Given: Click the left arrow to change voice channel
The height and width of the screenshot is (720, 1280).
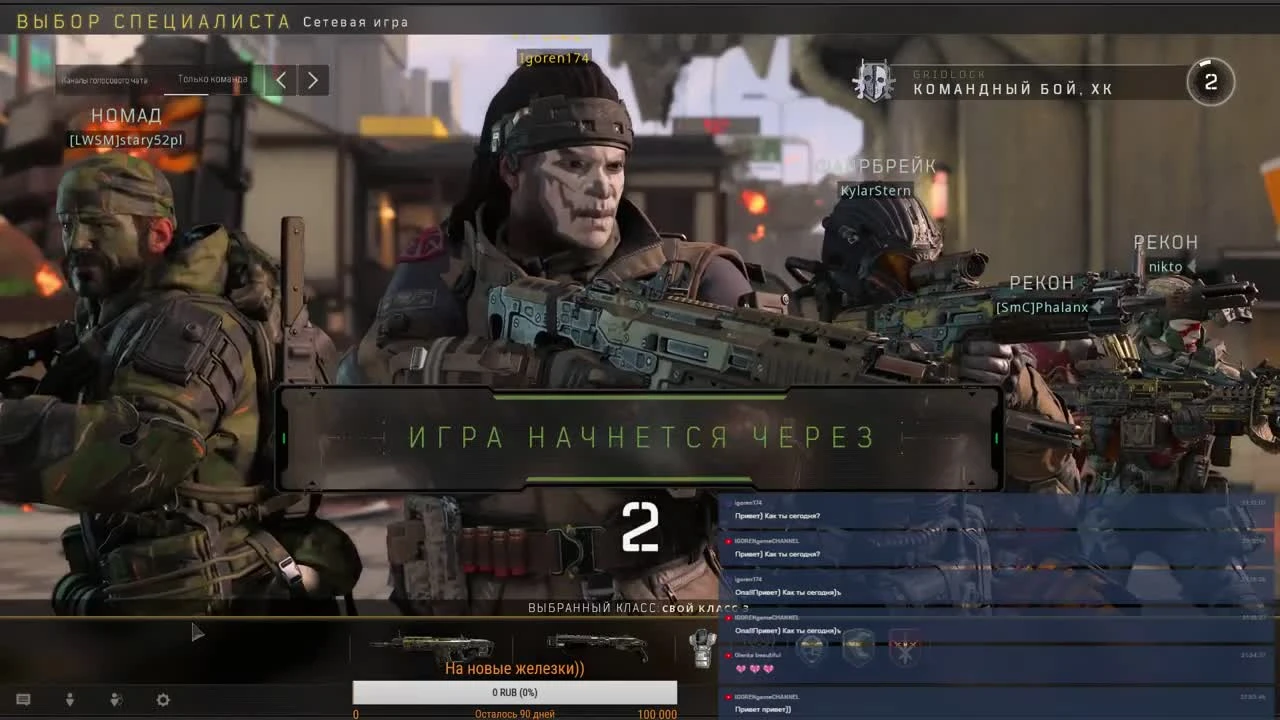Looking at the screenshot, I should pos(280,80).
